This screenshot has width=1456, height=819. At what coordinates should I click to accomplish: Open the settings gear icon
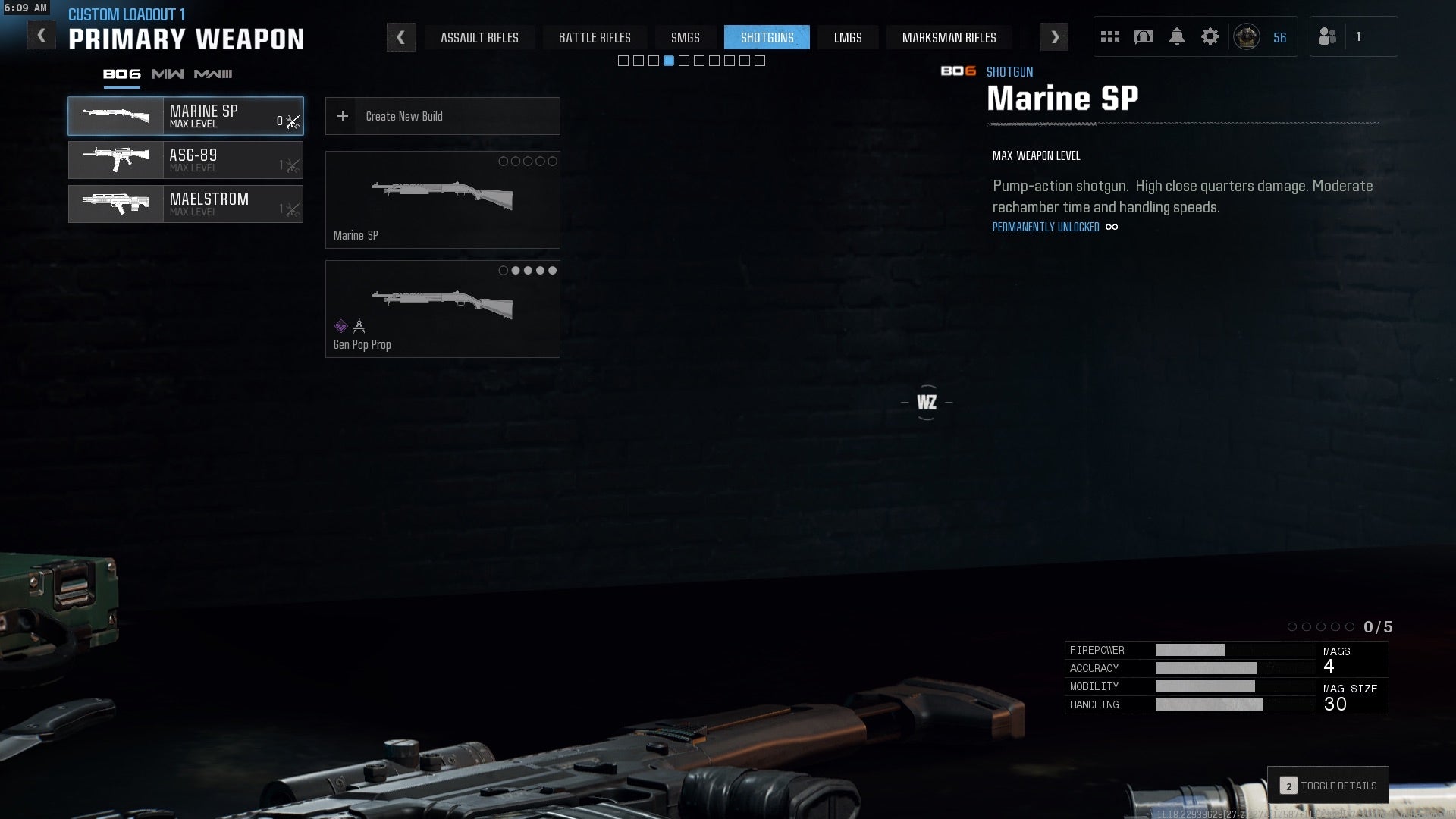(1210, 37)
